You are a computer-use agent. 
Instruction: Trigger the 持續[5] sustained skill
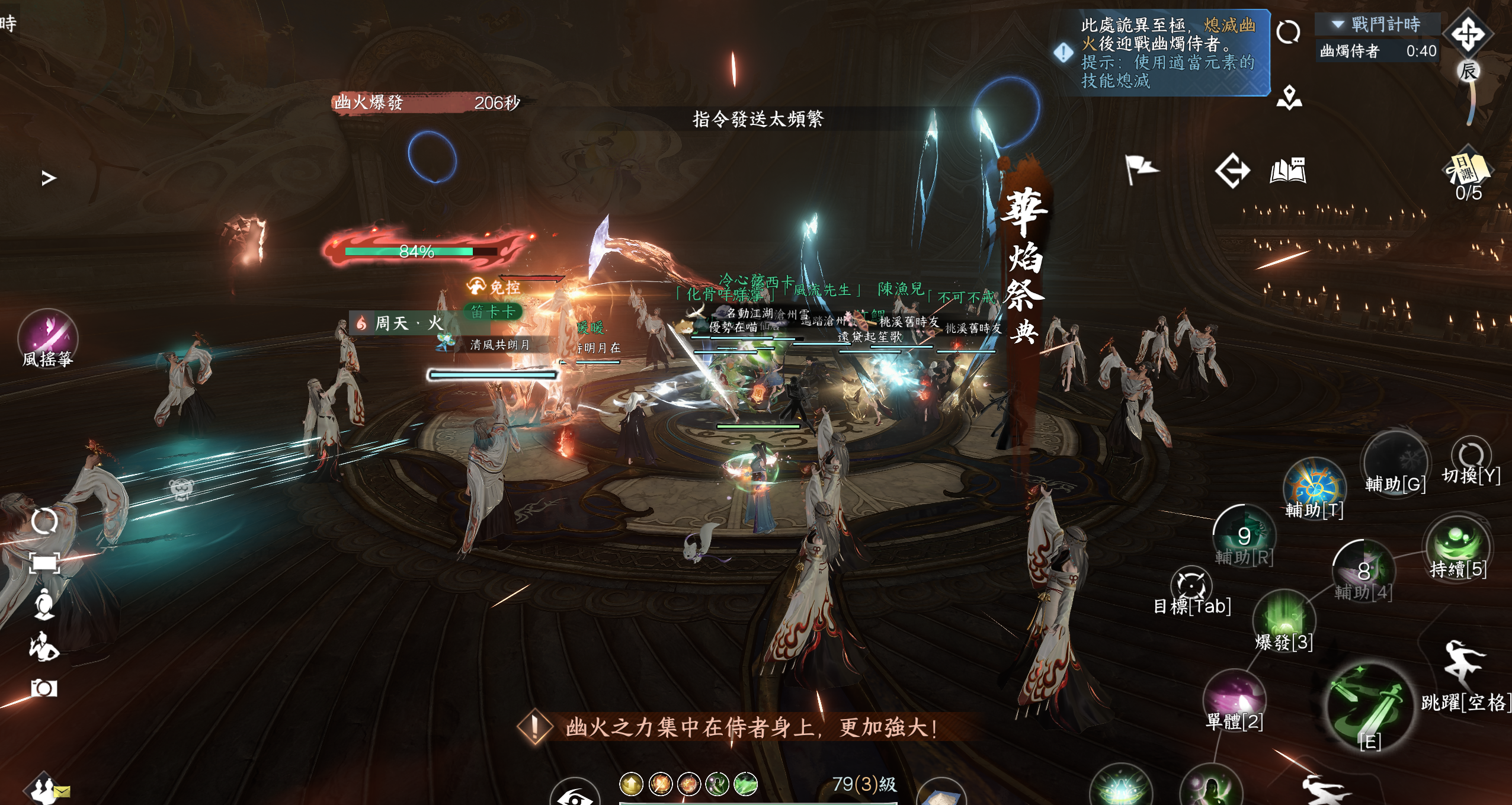click(1457, 544)
